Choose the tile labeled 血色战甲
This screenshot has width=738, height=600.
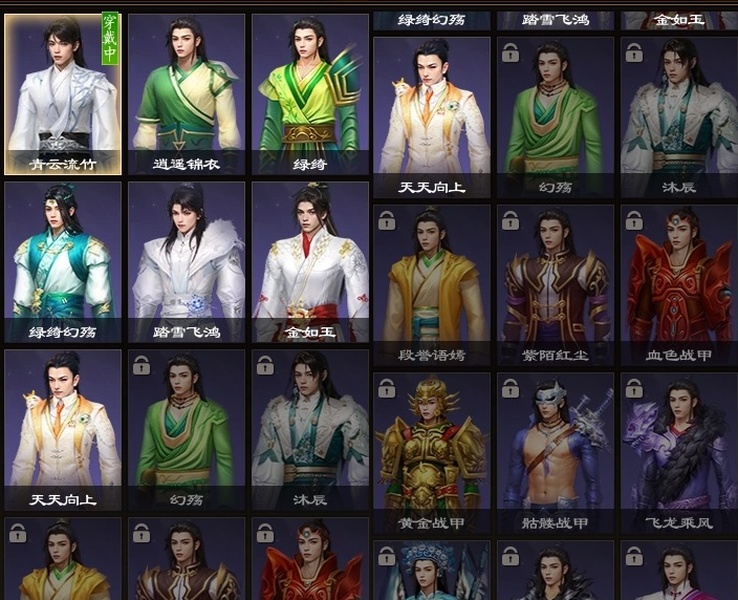(x=678, y=285)
